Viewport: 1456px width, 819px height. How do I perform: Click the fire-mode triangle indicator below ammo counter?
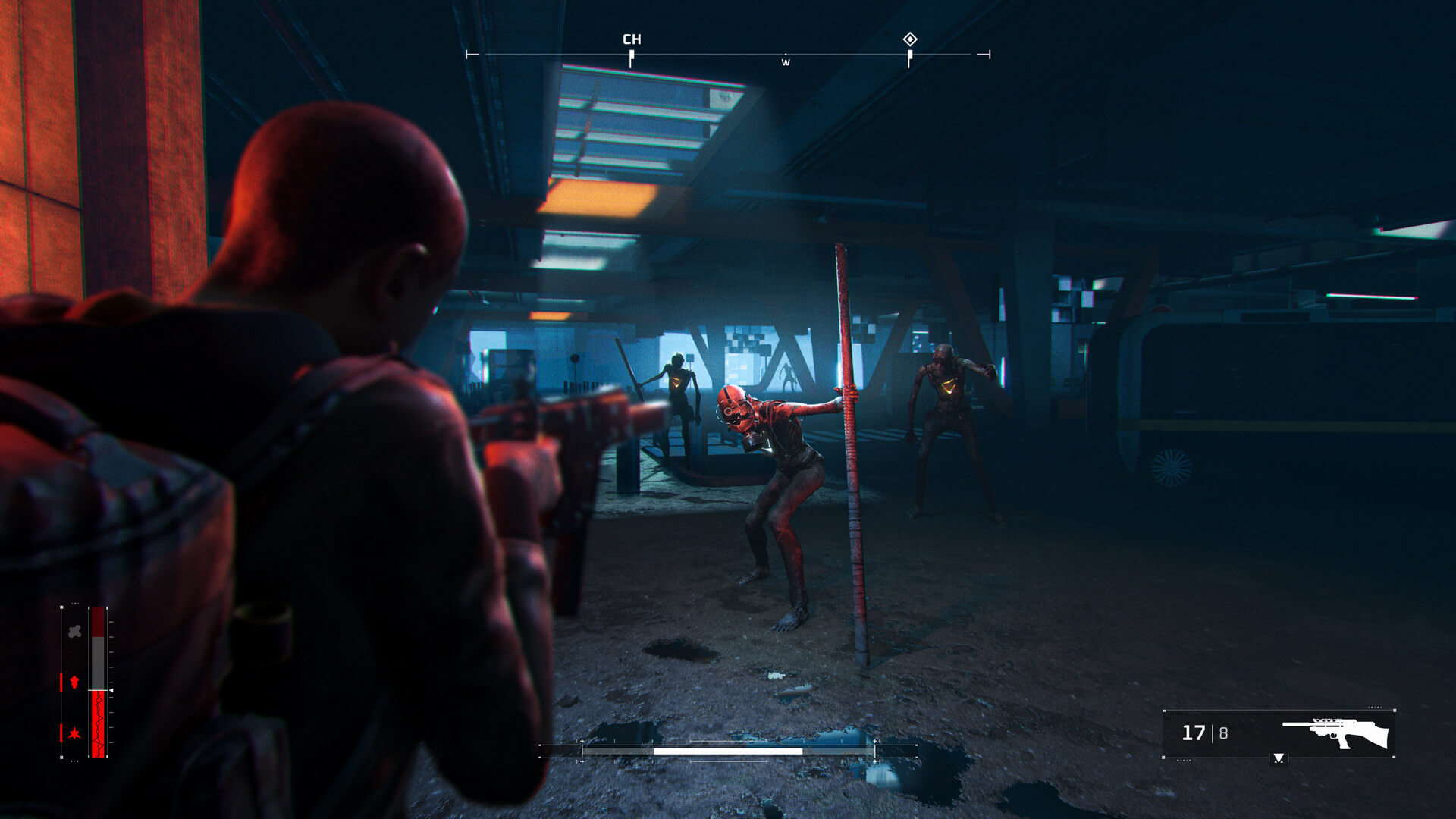(1279, 759)
